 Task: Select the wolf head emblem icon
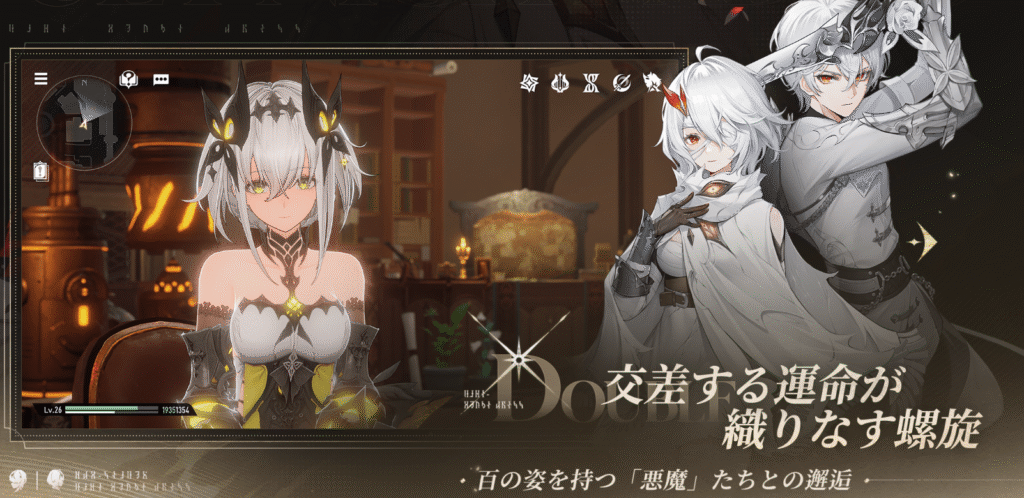pos(652,81)
